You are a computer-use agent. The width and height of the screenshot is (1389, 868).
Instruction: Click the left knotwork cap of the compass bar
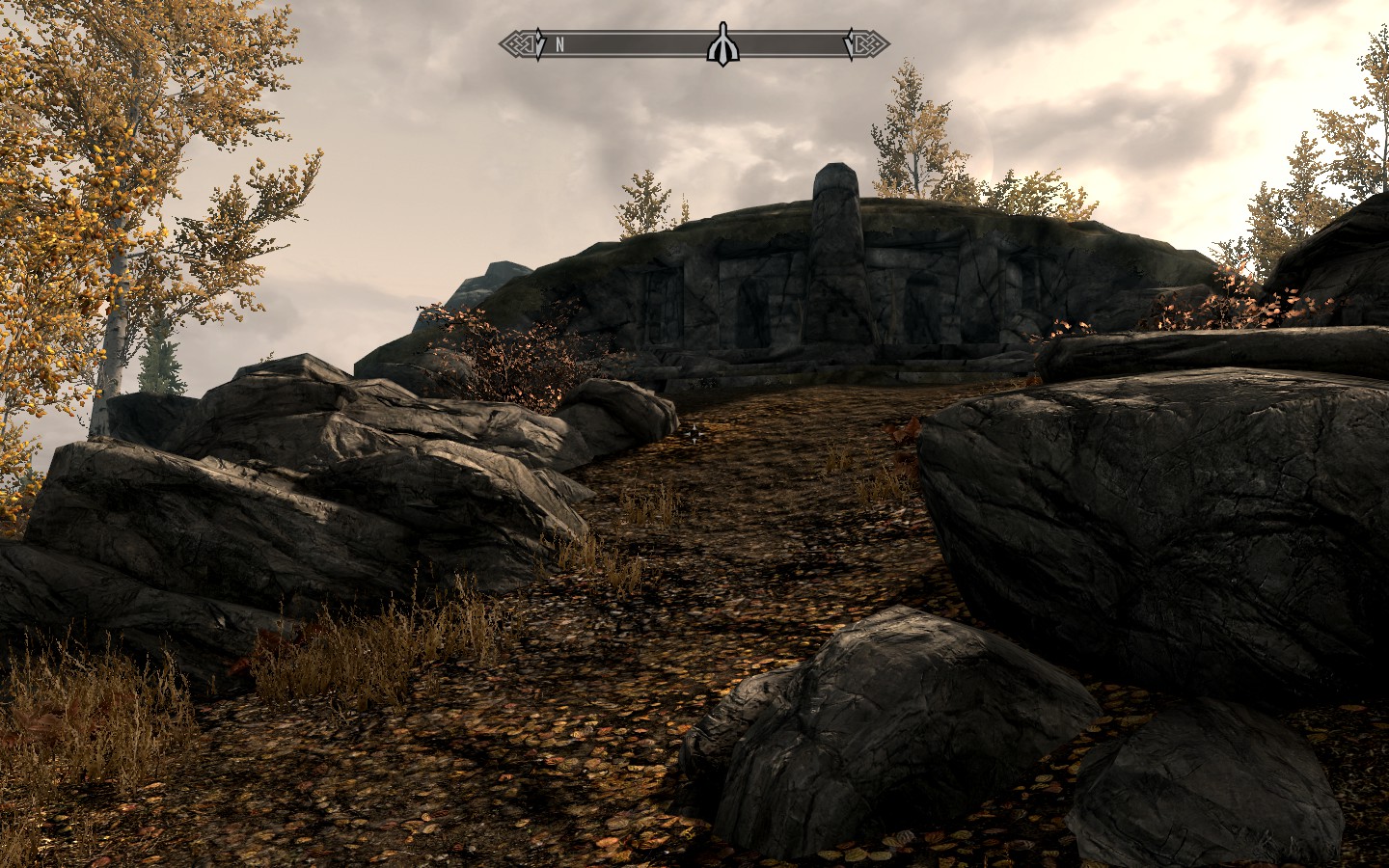point(512,42)
